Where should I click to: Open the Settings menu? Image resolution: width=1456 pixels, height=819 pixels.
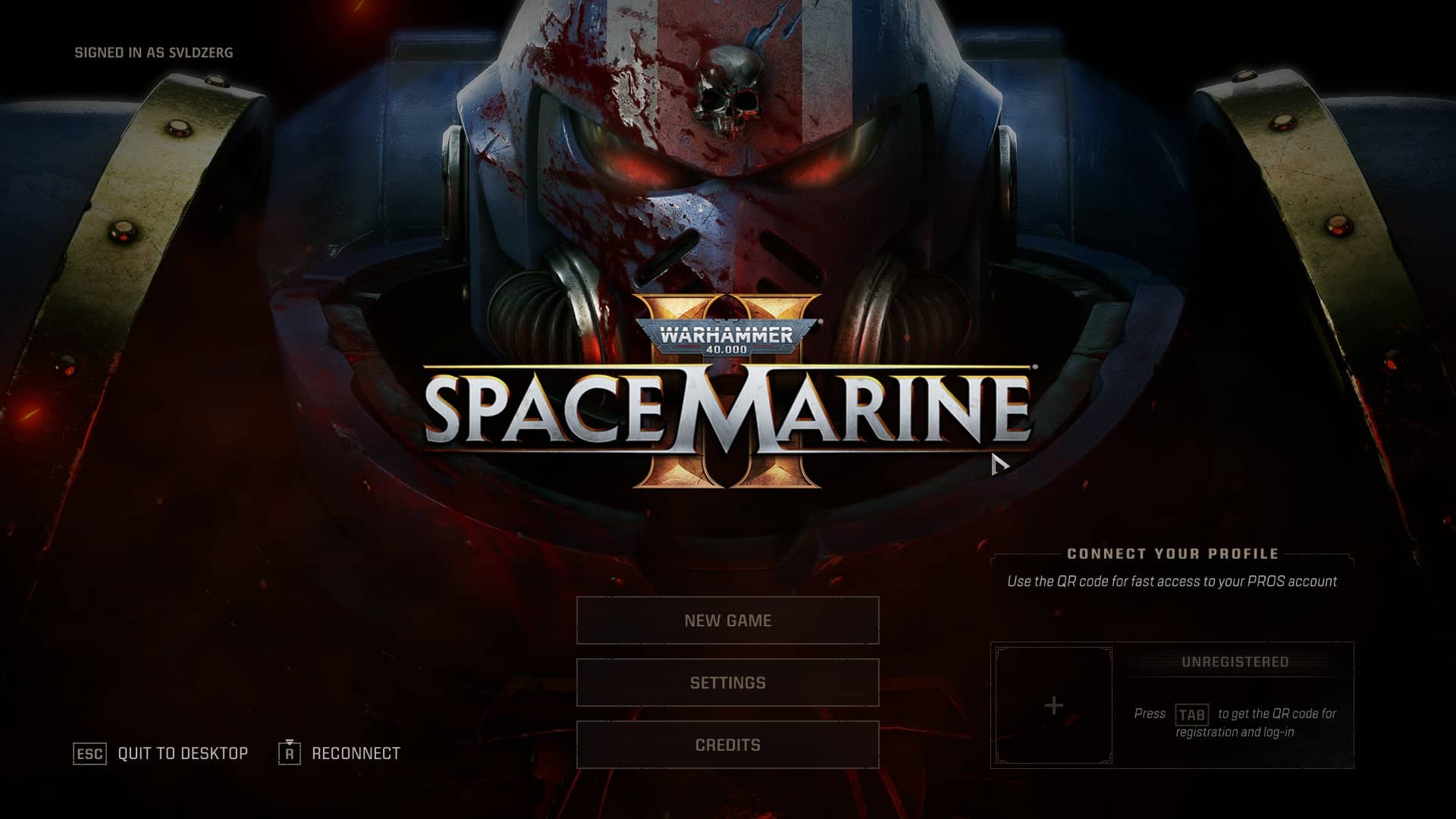point(727,682)
